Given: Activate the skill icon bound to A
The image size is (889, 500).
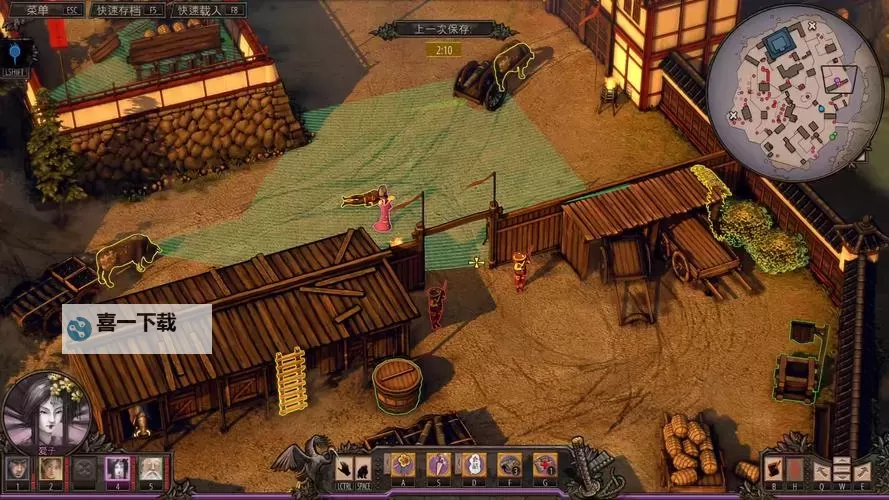Looking at the screenshot, I should [403, 464].
